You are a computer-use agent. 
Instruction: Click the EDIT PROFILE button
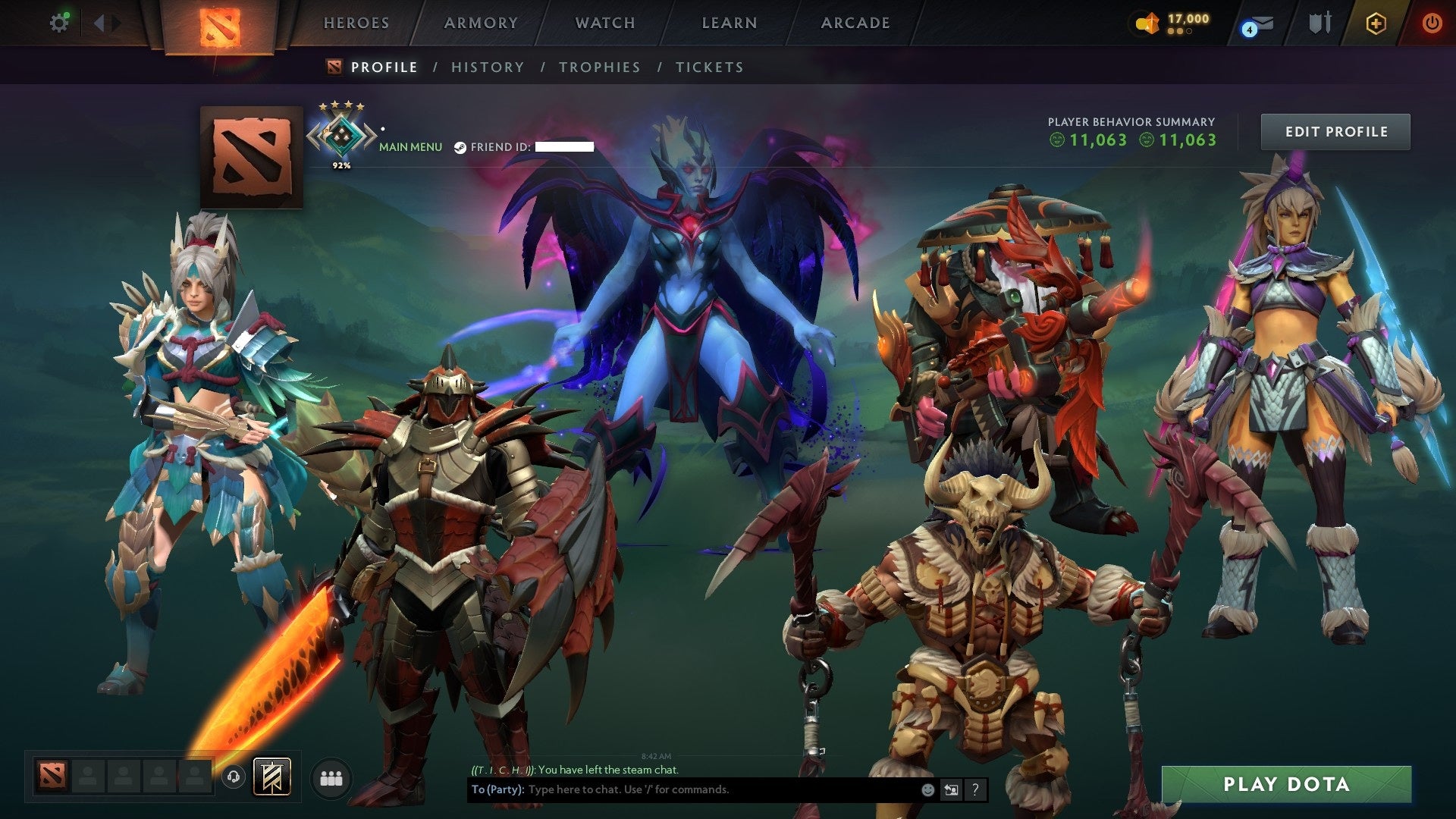coord(1336,130)
